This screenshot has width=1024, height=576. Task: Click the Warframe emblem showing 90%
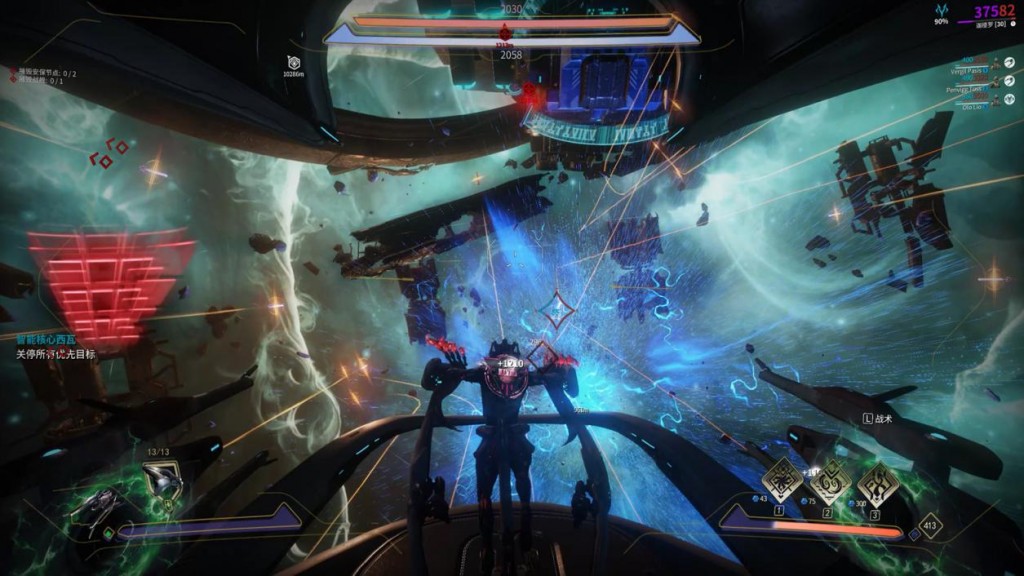[941, 13]
